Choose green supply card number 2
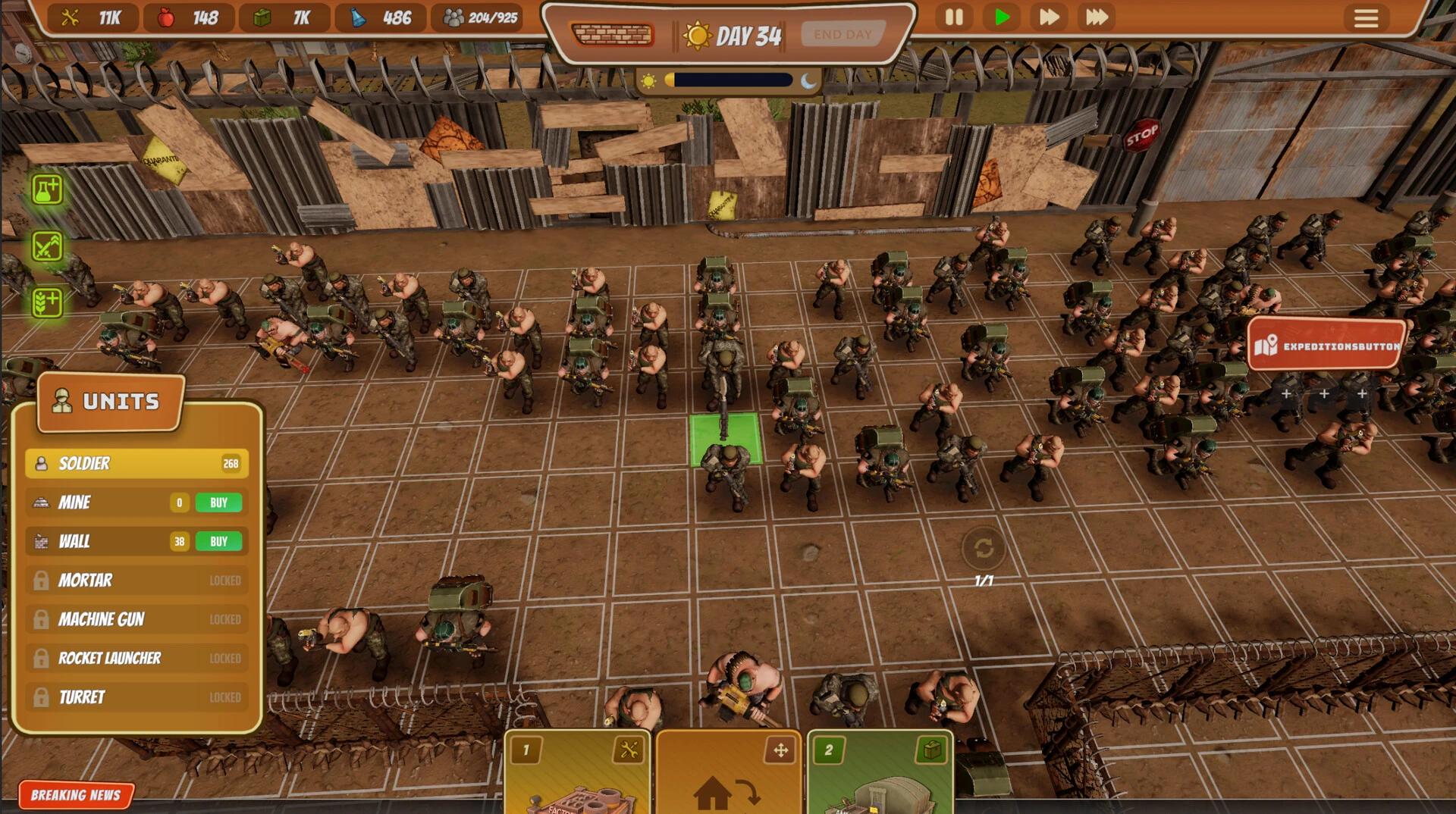Screen dimensions: 1456x814 [x=880, y=773]
